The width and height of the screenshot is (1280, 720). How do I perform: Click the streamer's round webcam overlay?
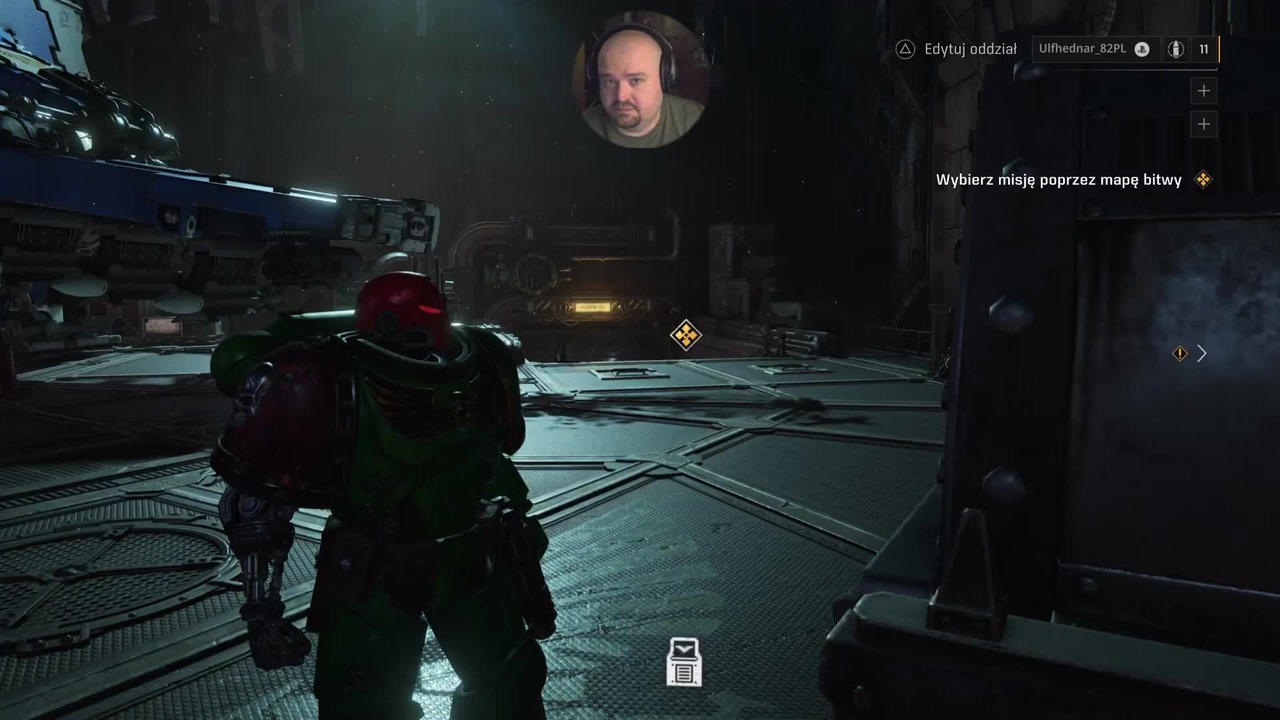(640, 80)
